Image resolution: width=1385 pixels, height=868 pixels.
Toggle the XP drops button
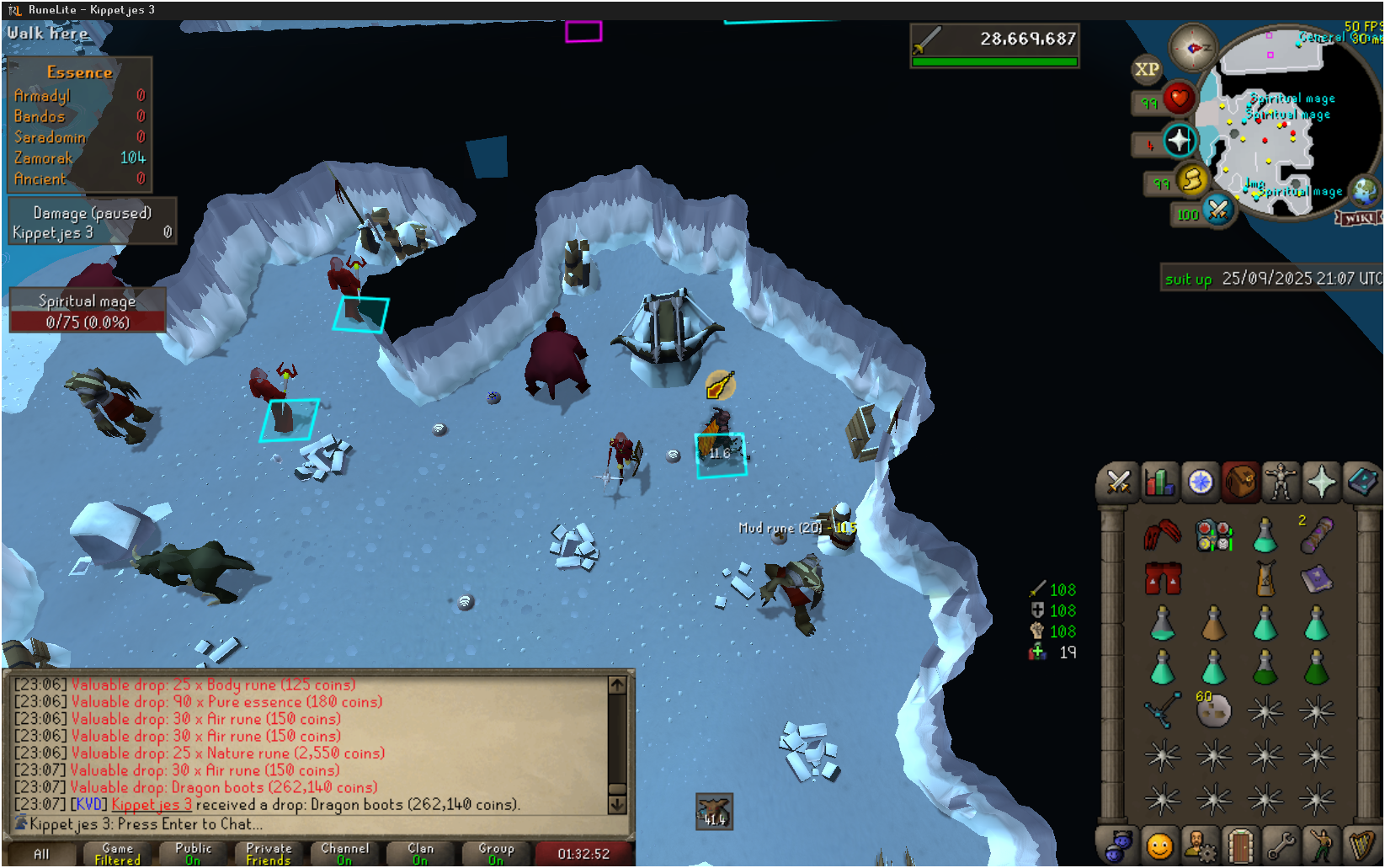pyautogui.click(x=1147, y=70)
